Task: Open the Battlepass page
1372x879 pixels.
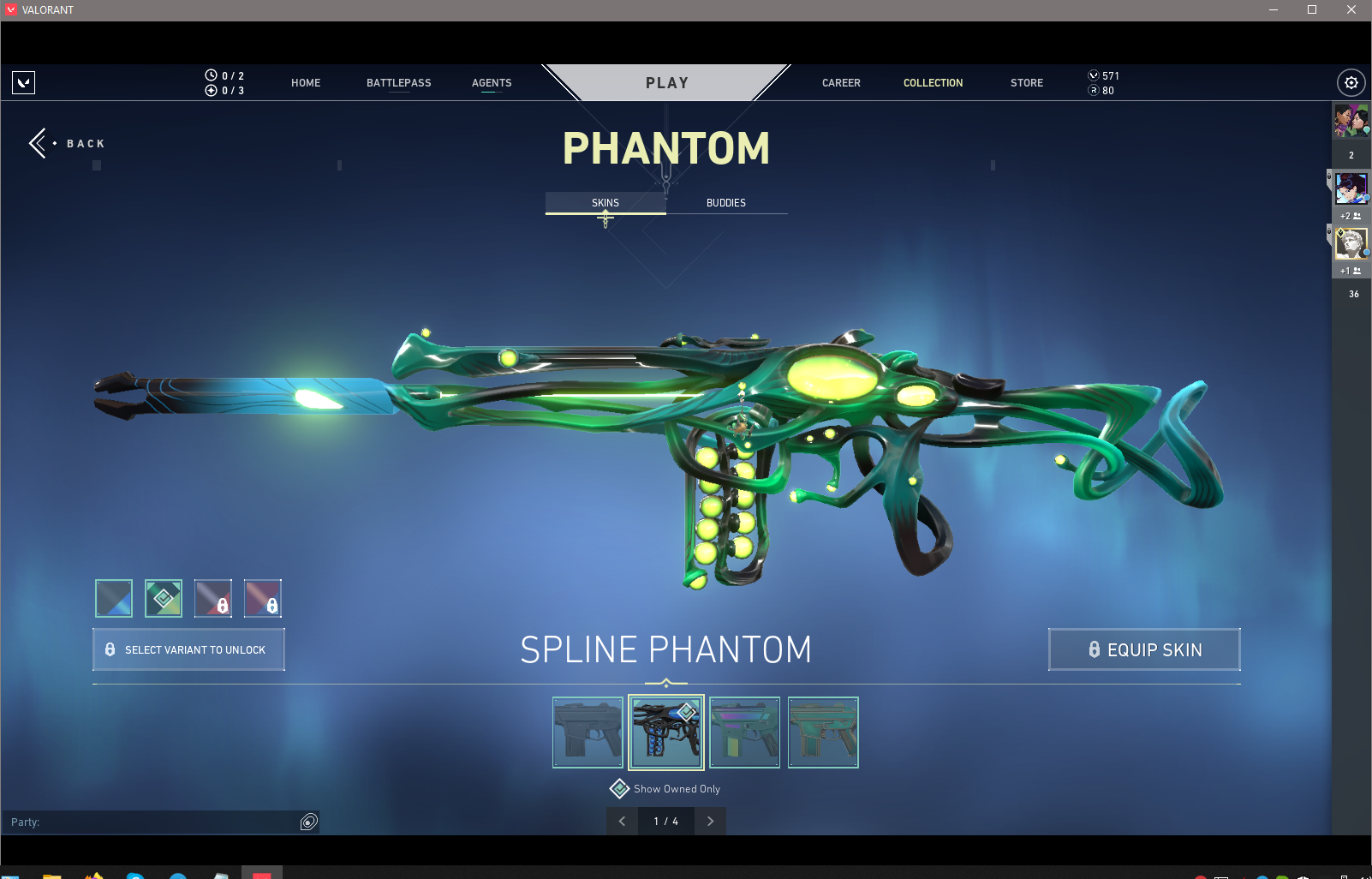Action: [x=398, y=83]
